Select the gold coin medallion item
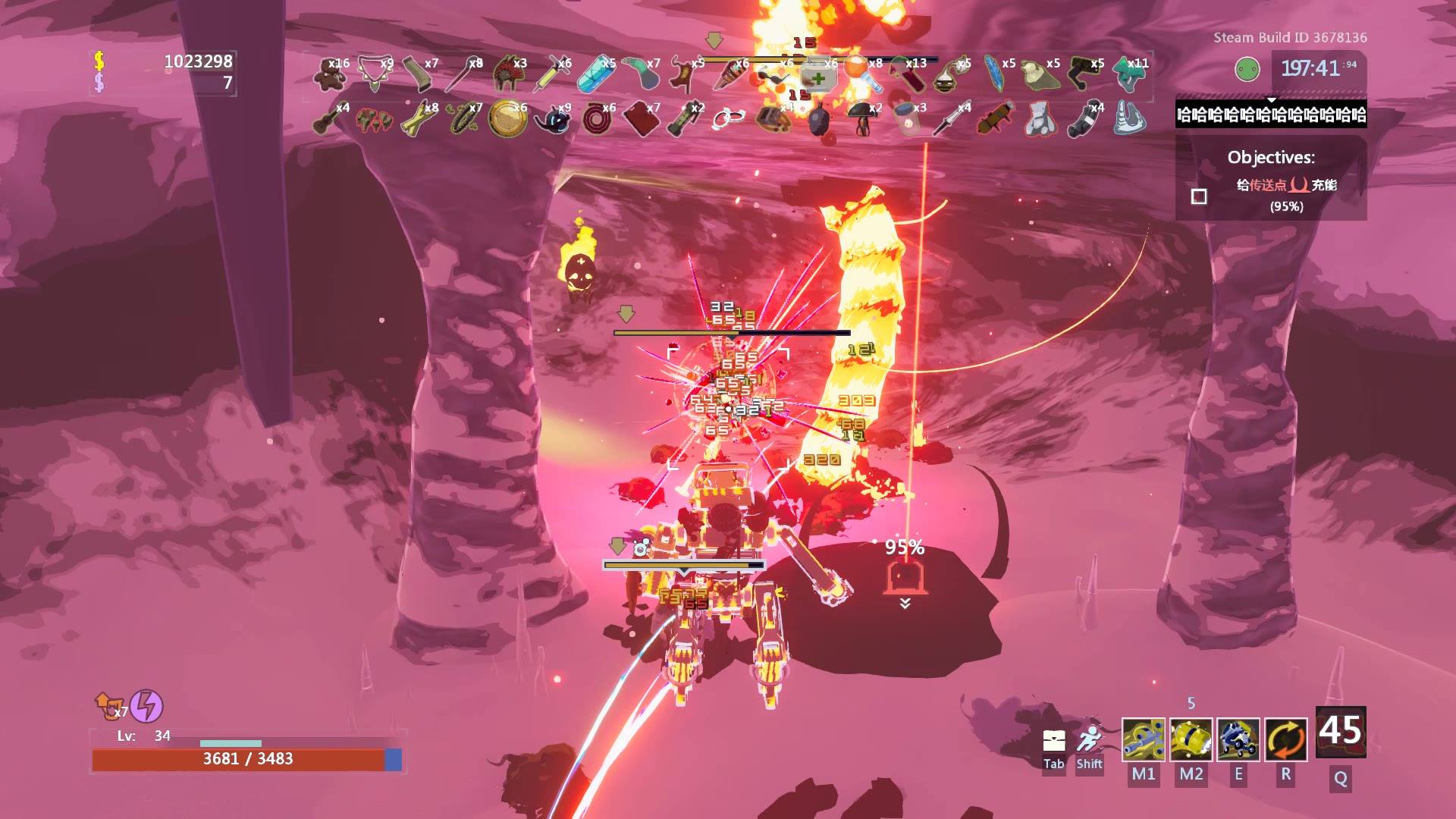 (x=507, y=119)
